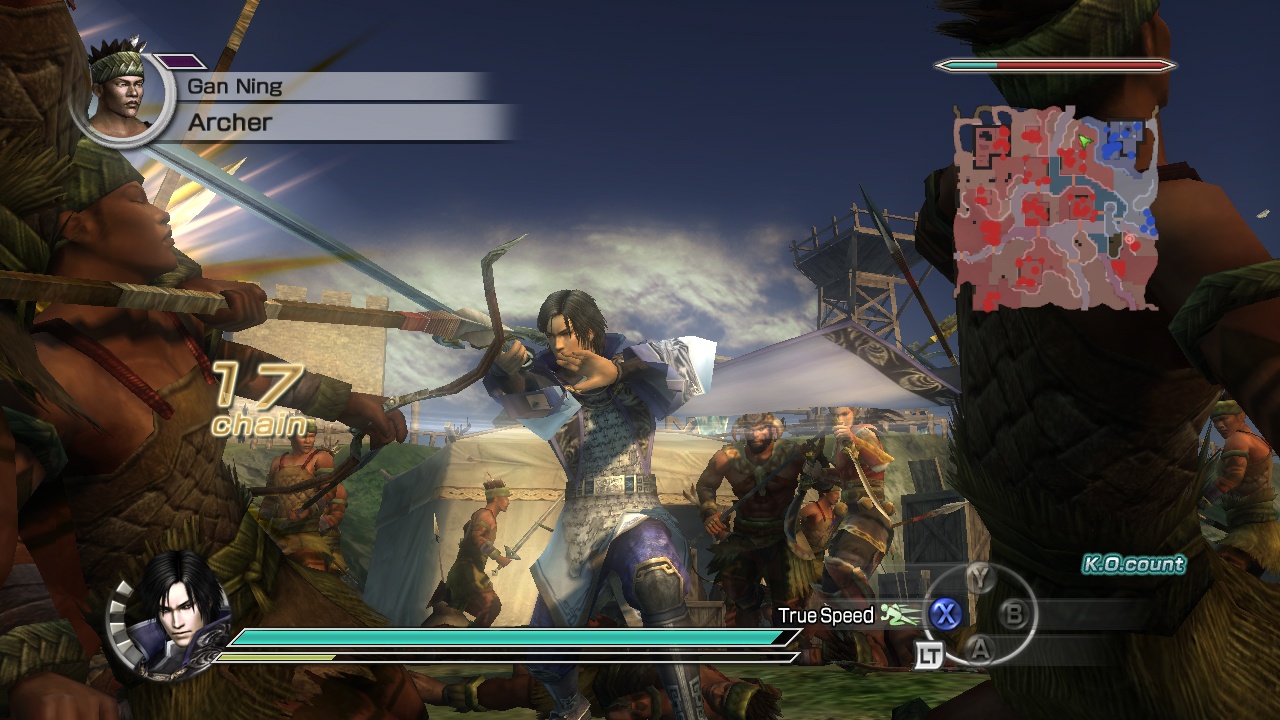Select Gan Ning's portrait at the top left
Viewport: 1280px width, 720px height.
120,95
